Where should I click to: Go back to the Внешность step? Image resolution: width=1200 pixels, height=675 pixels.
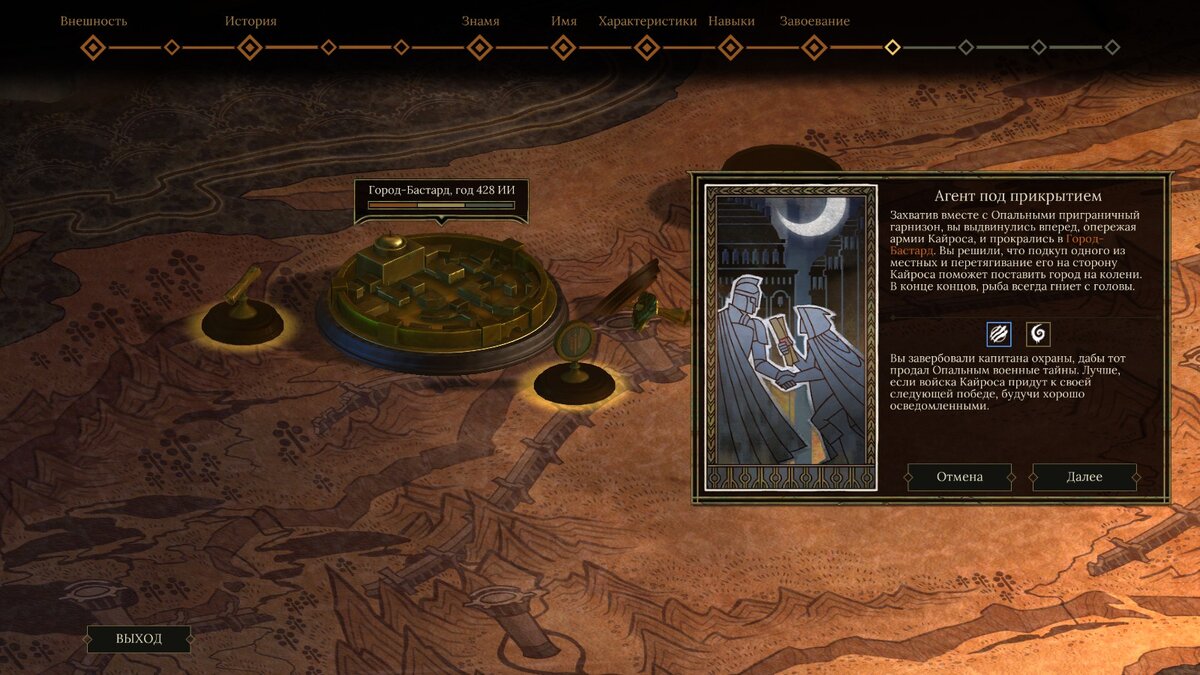93,47
